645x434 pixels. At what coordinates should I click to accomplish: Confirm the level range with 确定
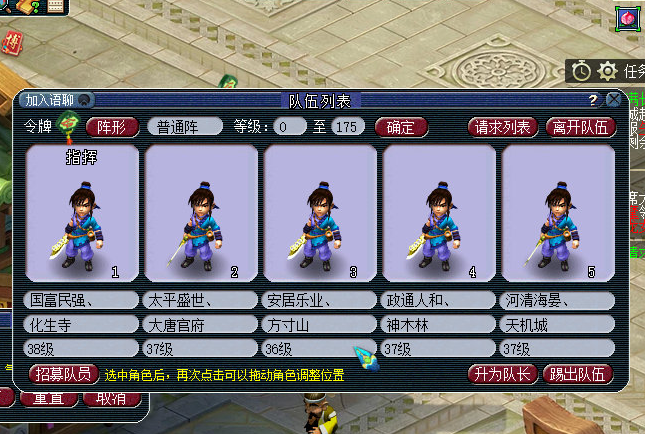[x=401, y=127]
